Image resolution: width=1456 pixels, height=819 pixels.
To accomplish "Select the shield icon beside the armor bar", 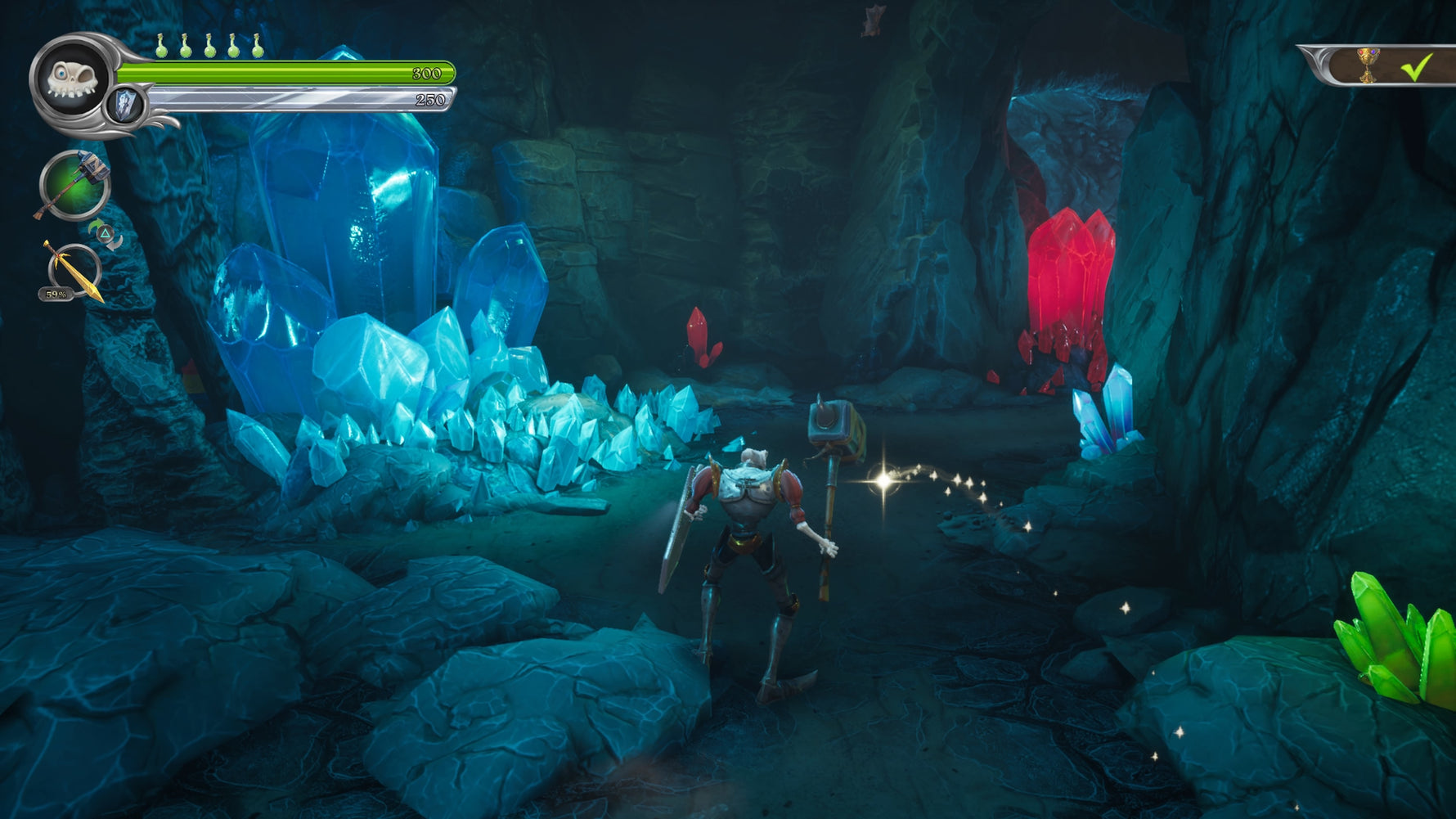I will click(x=125, y=106).
